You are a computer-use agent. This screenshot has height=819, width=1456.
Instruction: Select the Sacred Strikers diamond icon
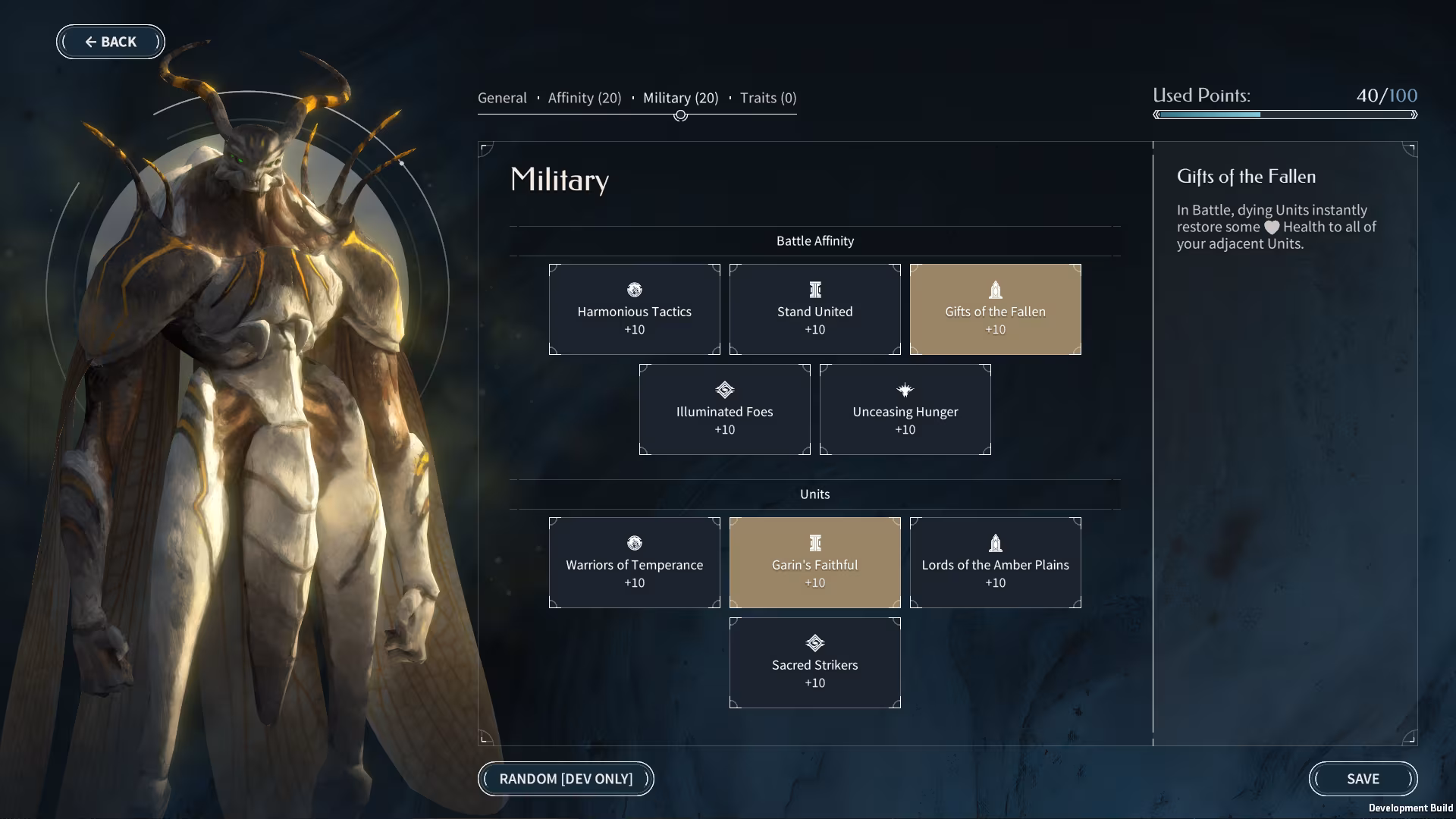point(814,643)
